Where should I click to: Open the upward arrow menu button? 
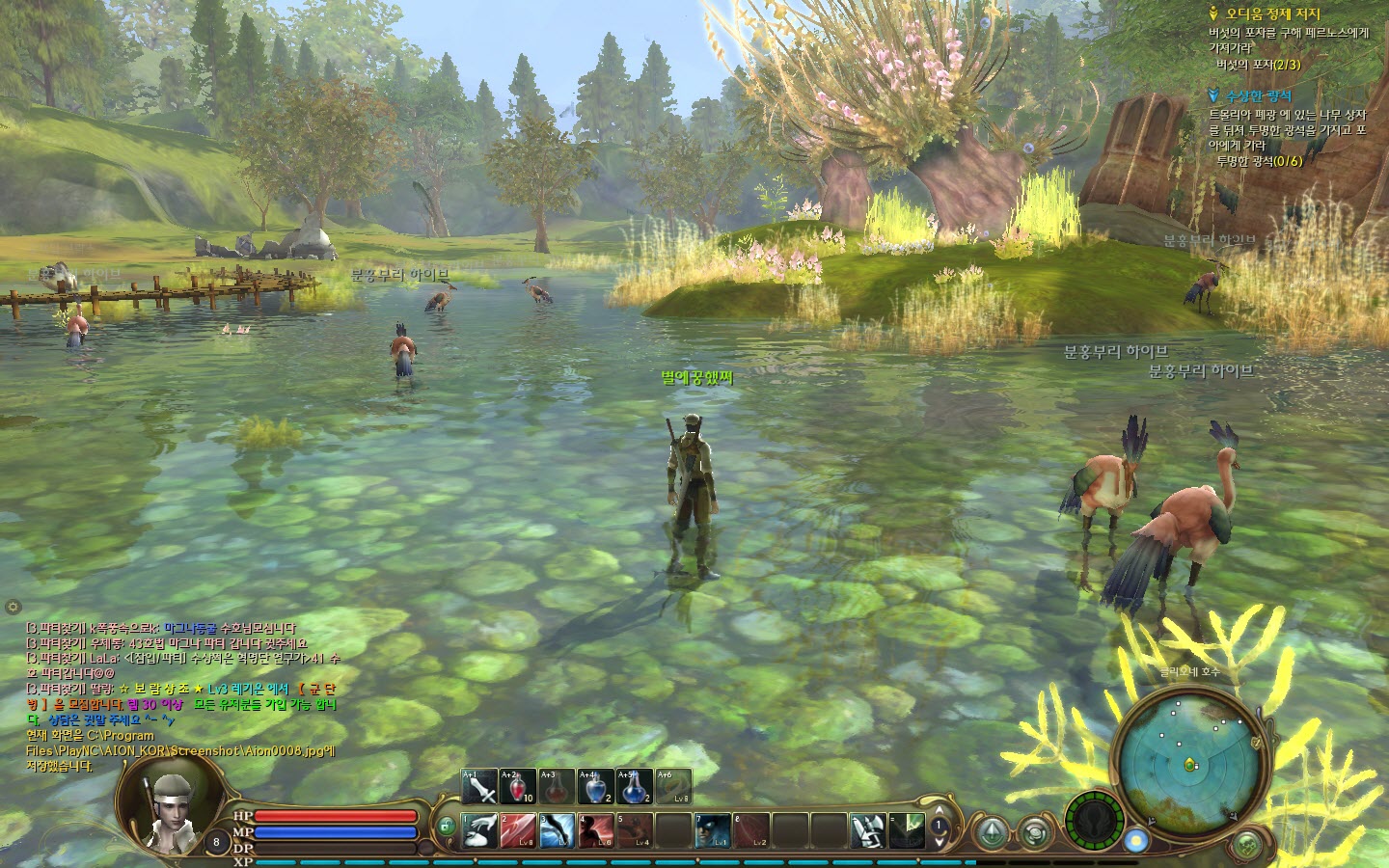(x=990, y=833)
